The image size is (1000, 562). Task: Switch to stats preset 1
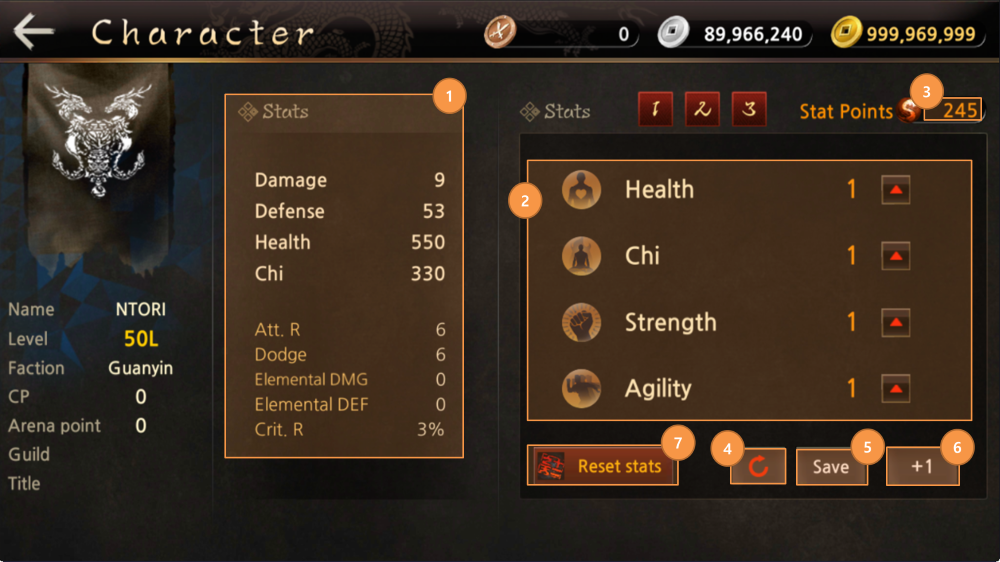coord(656,110)
